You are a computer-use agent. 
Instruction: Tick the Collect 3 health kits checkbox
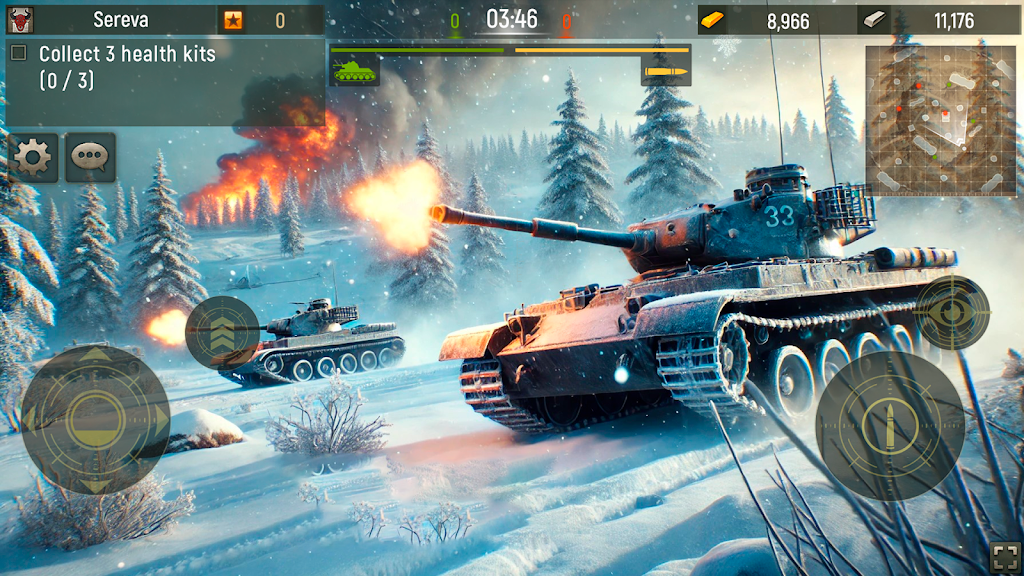coord(18,54)
